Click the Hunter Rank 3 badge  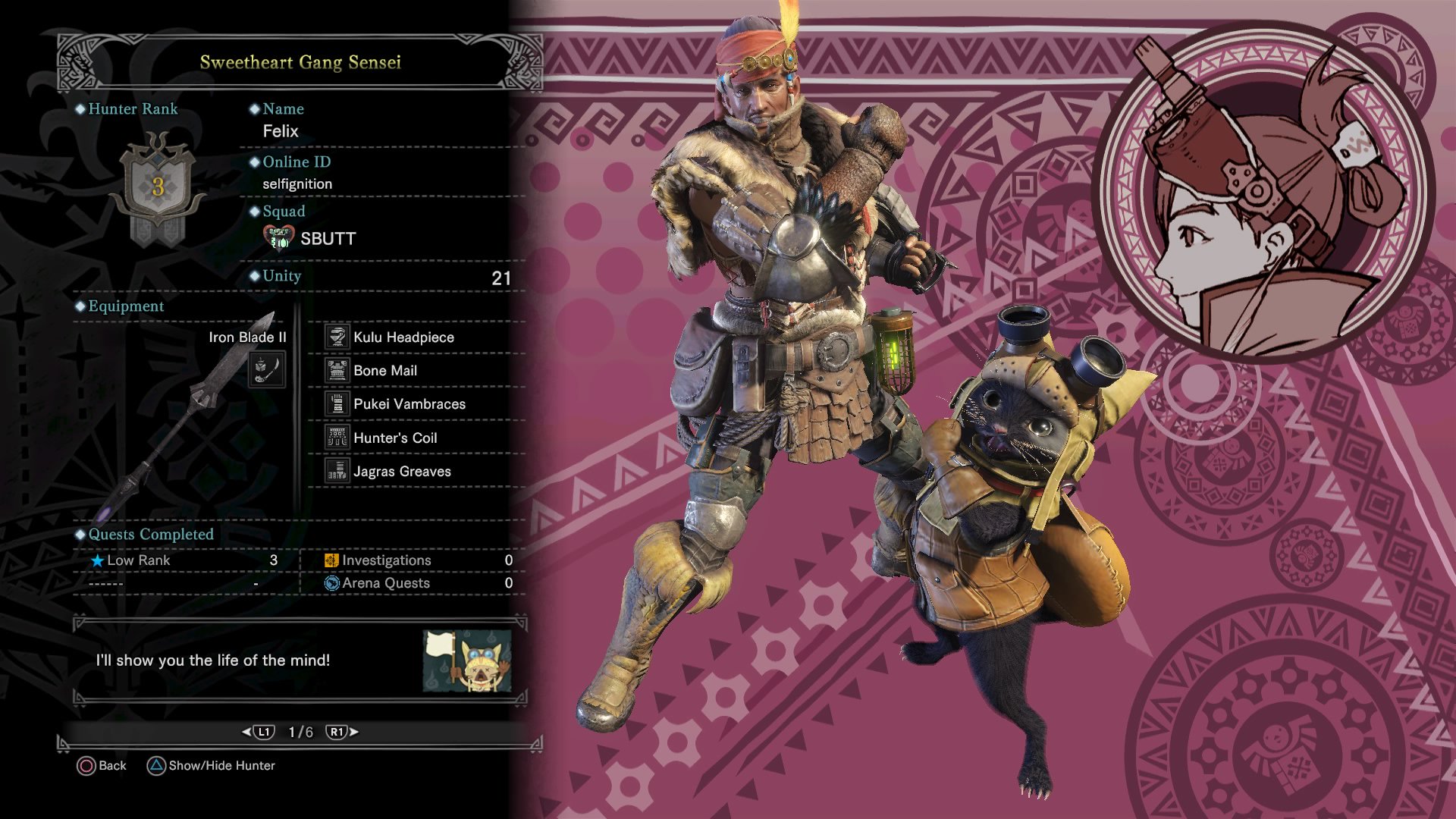(x=158, y=187)
